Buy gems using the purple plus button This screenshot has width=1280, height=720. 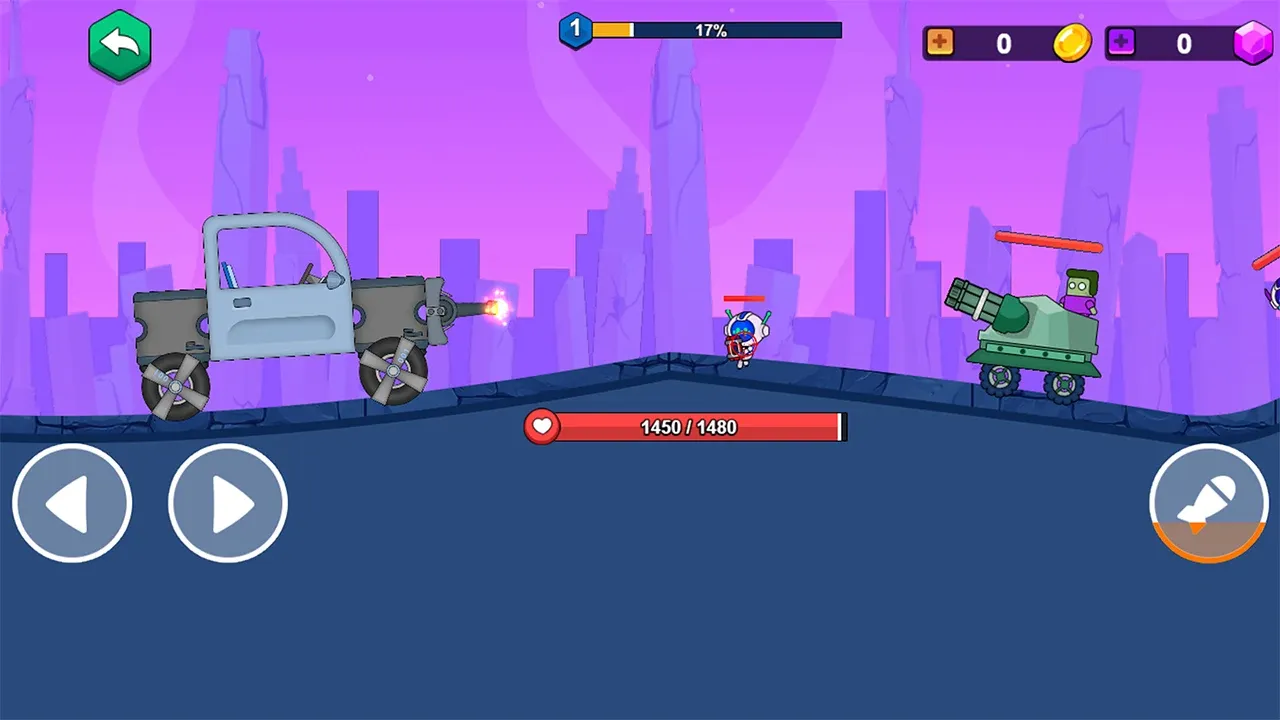tap(1121, 43)
